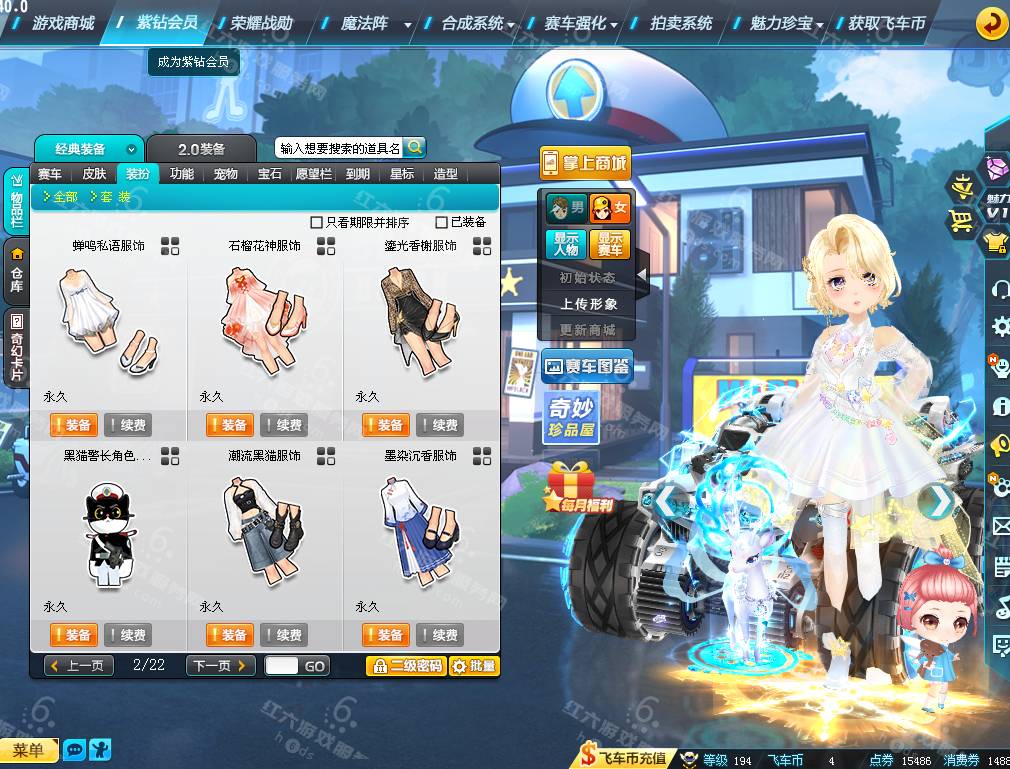
Task: Go to the 下一页 next page
Action: point(221,666)
